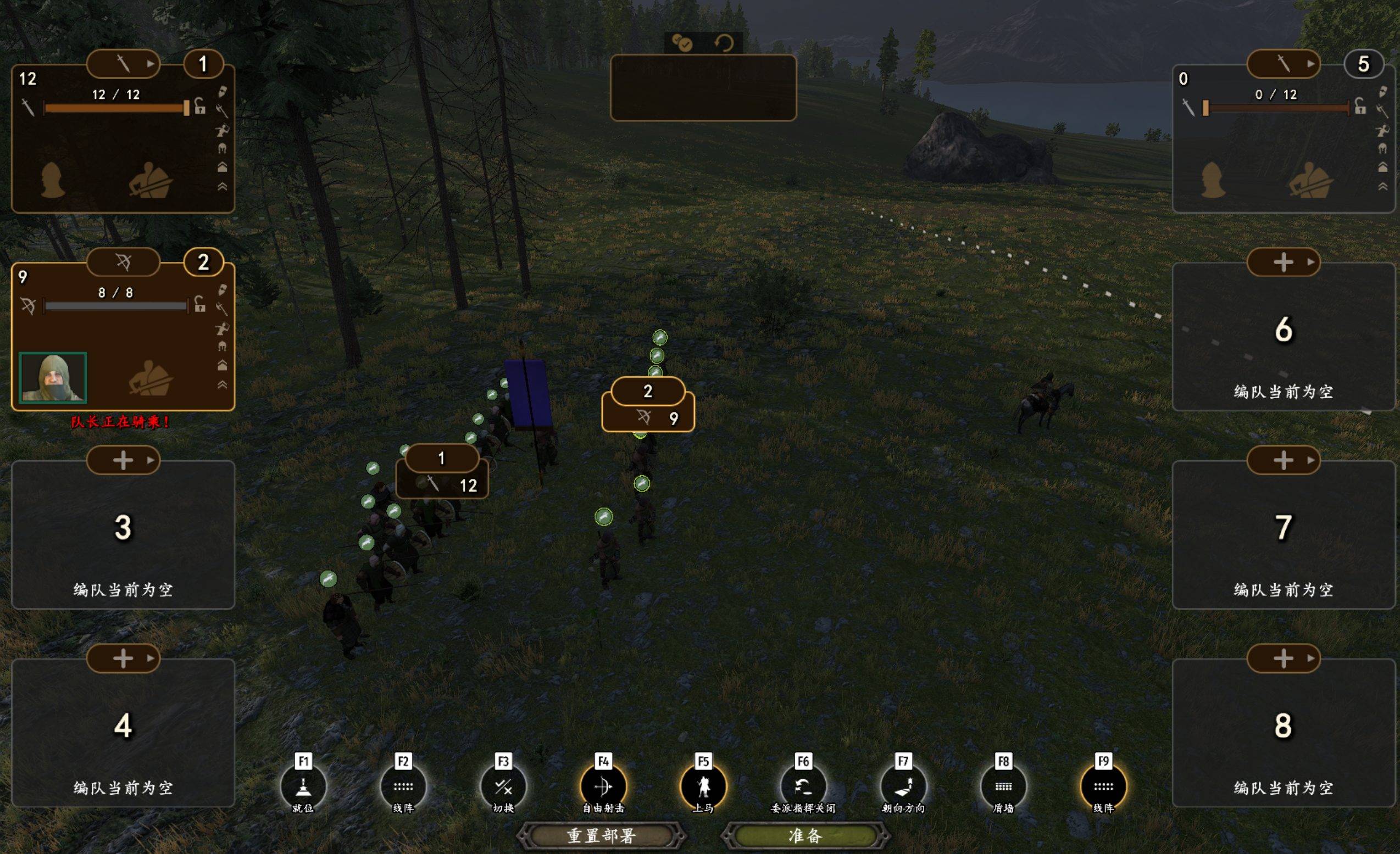
Task: Add a troop type to empty formation 6
Action: point(1284,262)
